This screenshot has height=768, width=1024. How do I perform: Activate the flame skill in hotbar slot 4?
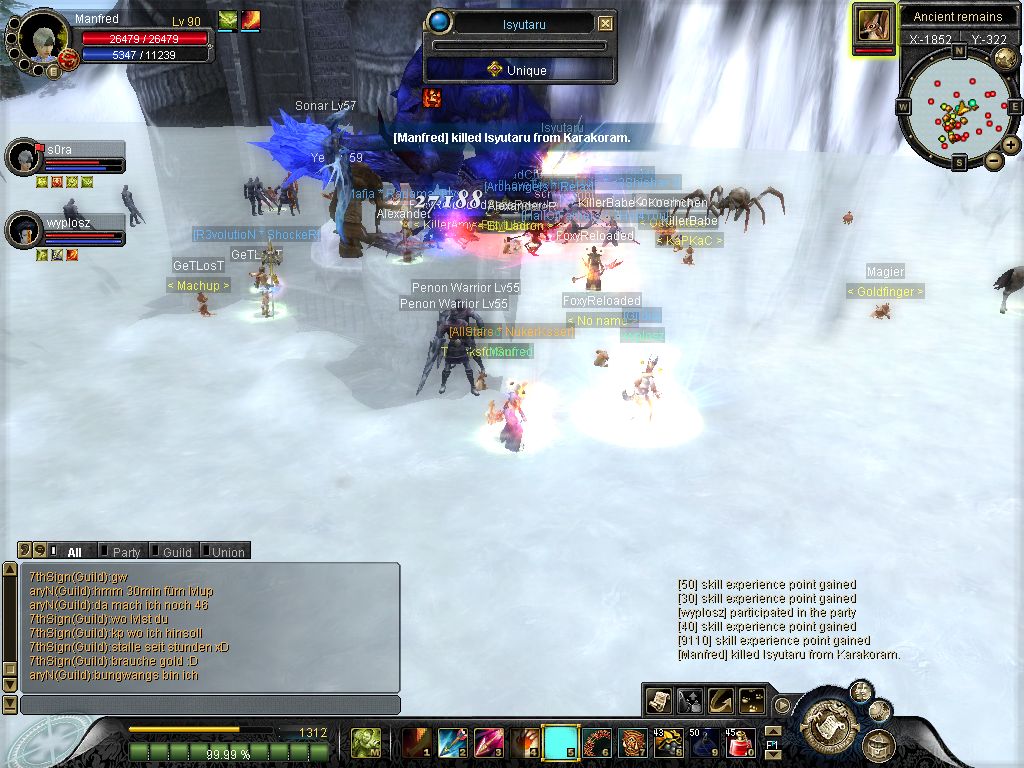coord(524,743)
